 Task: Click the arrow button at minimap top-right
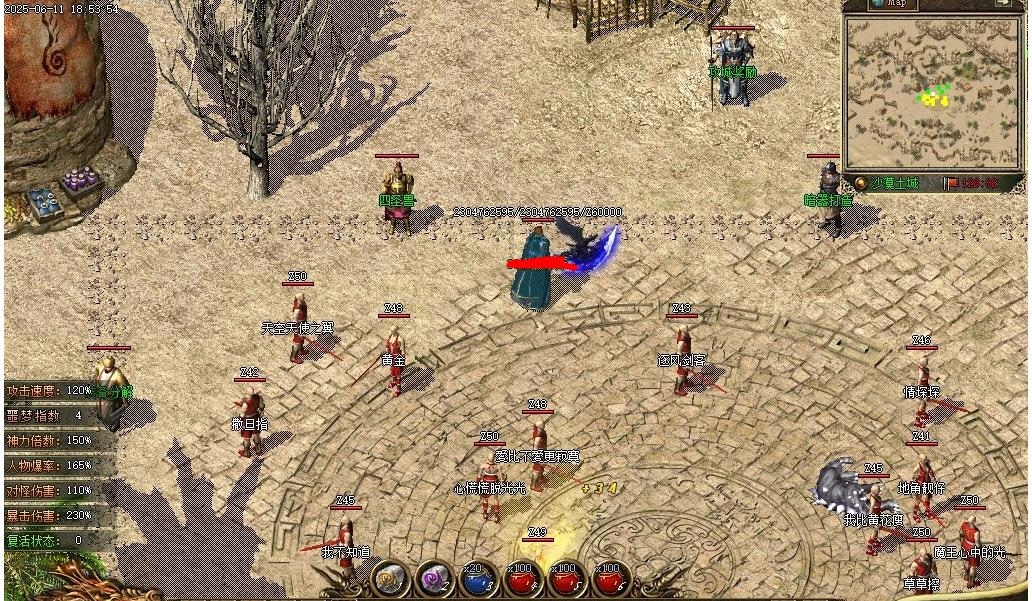pyautogui.click(x=1002, y=4)
